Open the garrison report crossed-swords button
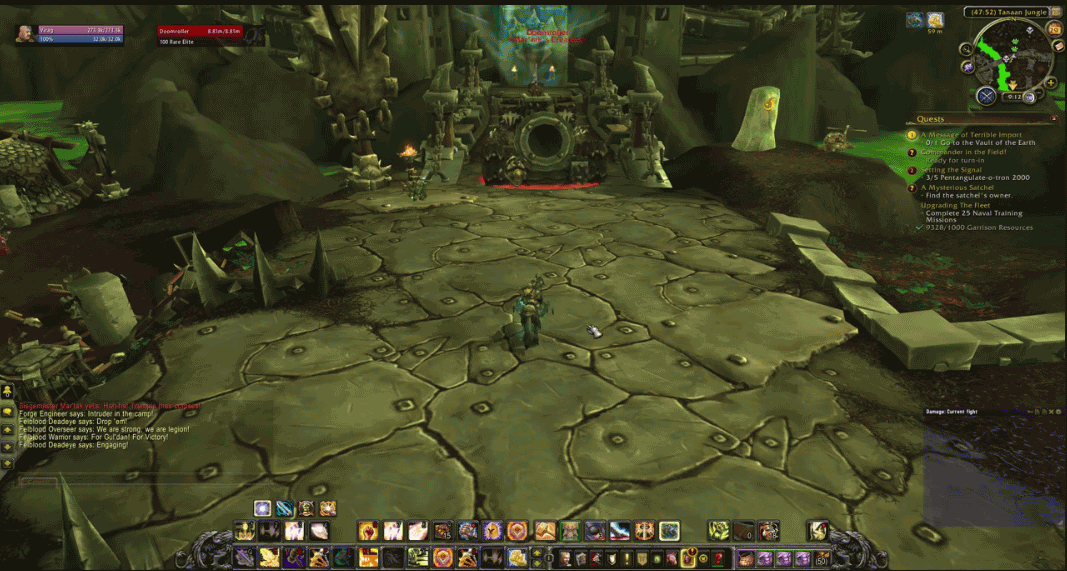 coord(987,96)
